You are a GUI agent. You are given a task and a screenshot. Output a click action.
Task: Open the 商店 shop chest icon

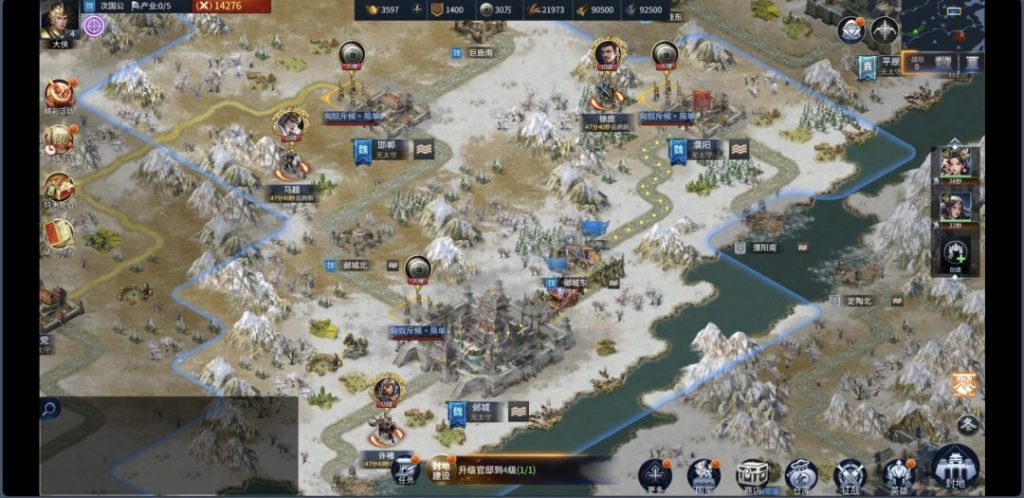coord(752,475)
